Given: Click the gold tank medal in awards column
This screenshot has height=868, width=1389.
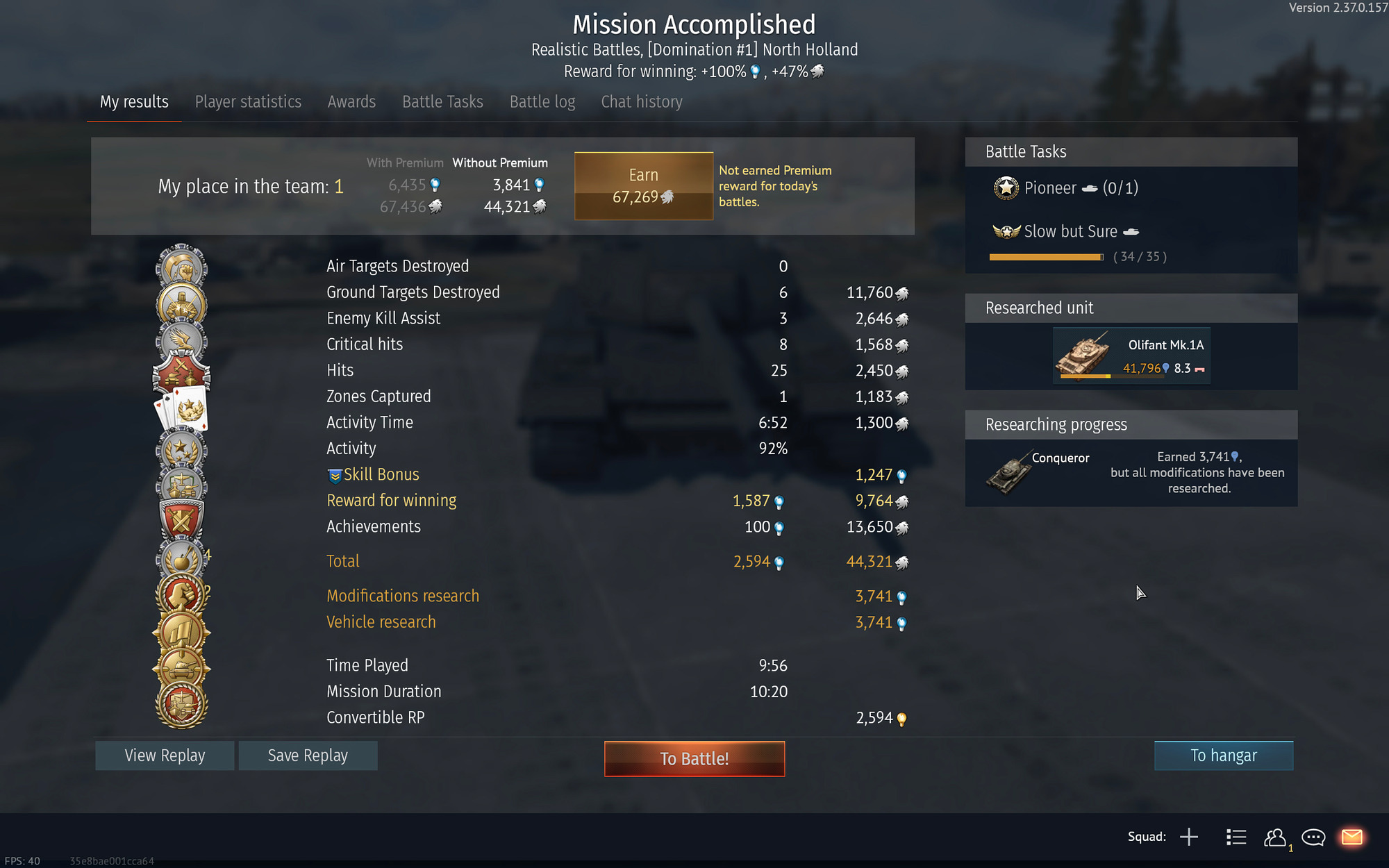Looking at the screenshot, I should 182,669.
